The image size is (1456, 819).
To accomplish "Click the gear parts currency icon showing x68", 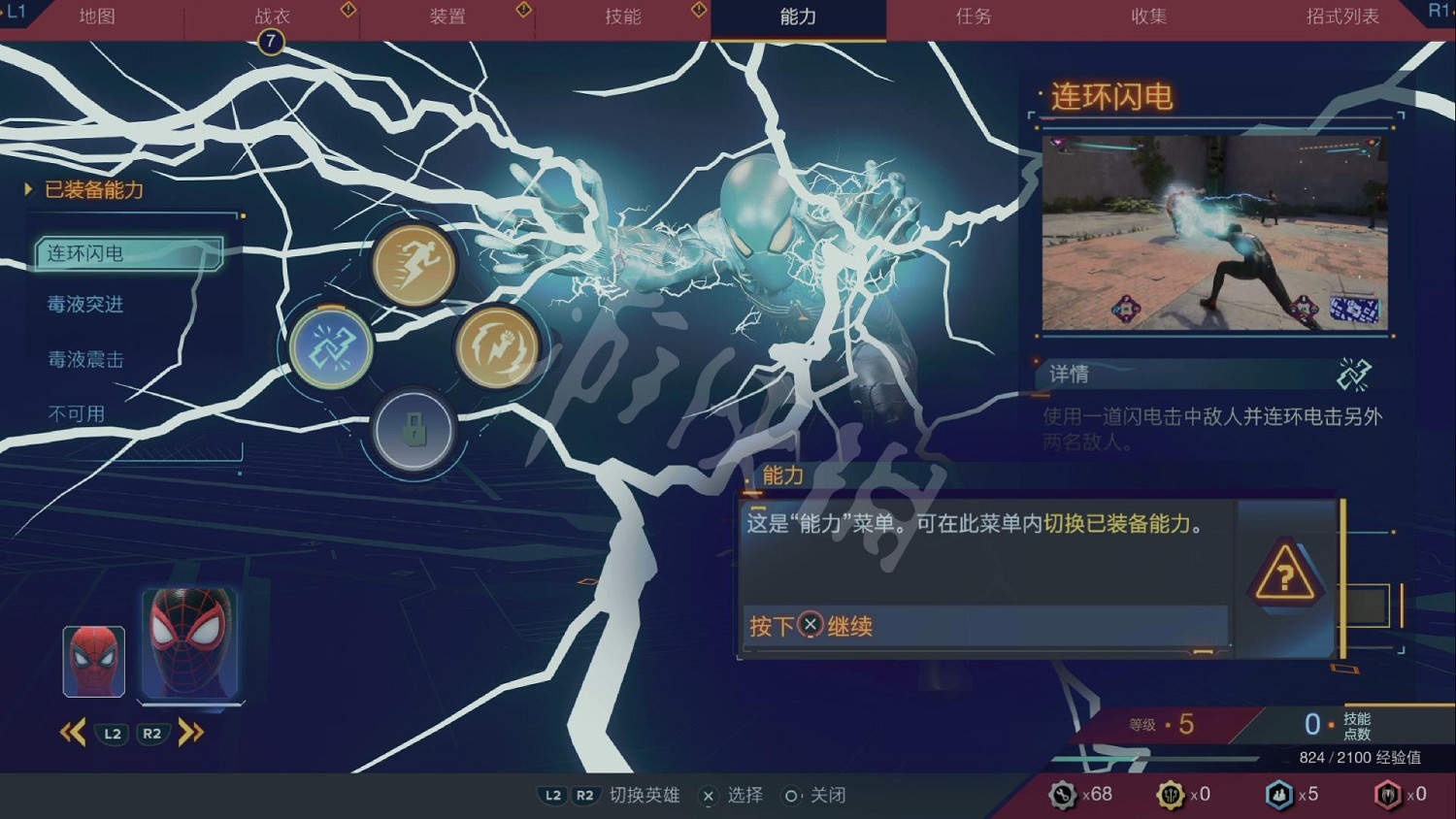I will pos(1064,794).
